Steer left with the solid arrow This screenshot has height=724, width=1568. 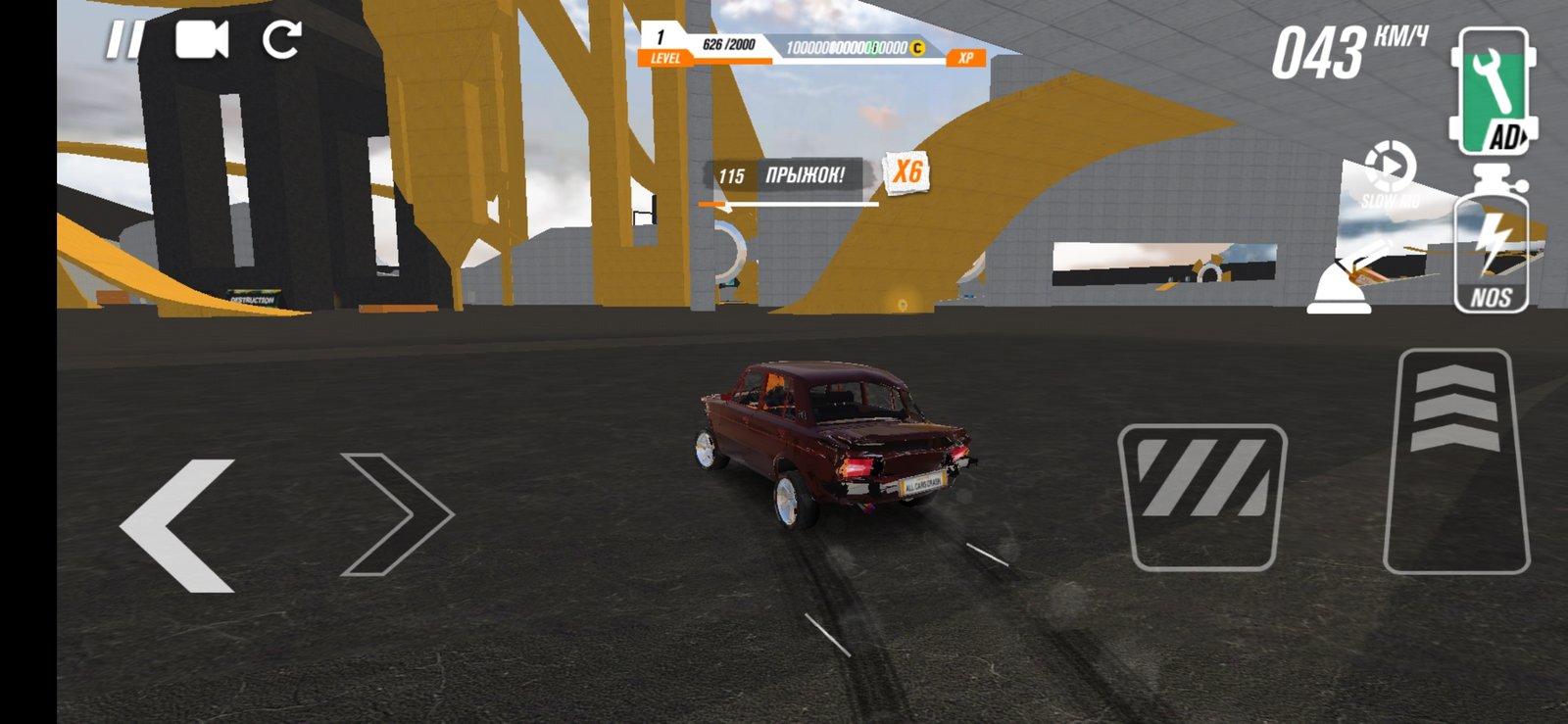point(179,524)
